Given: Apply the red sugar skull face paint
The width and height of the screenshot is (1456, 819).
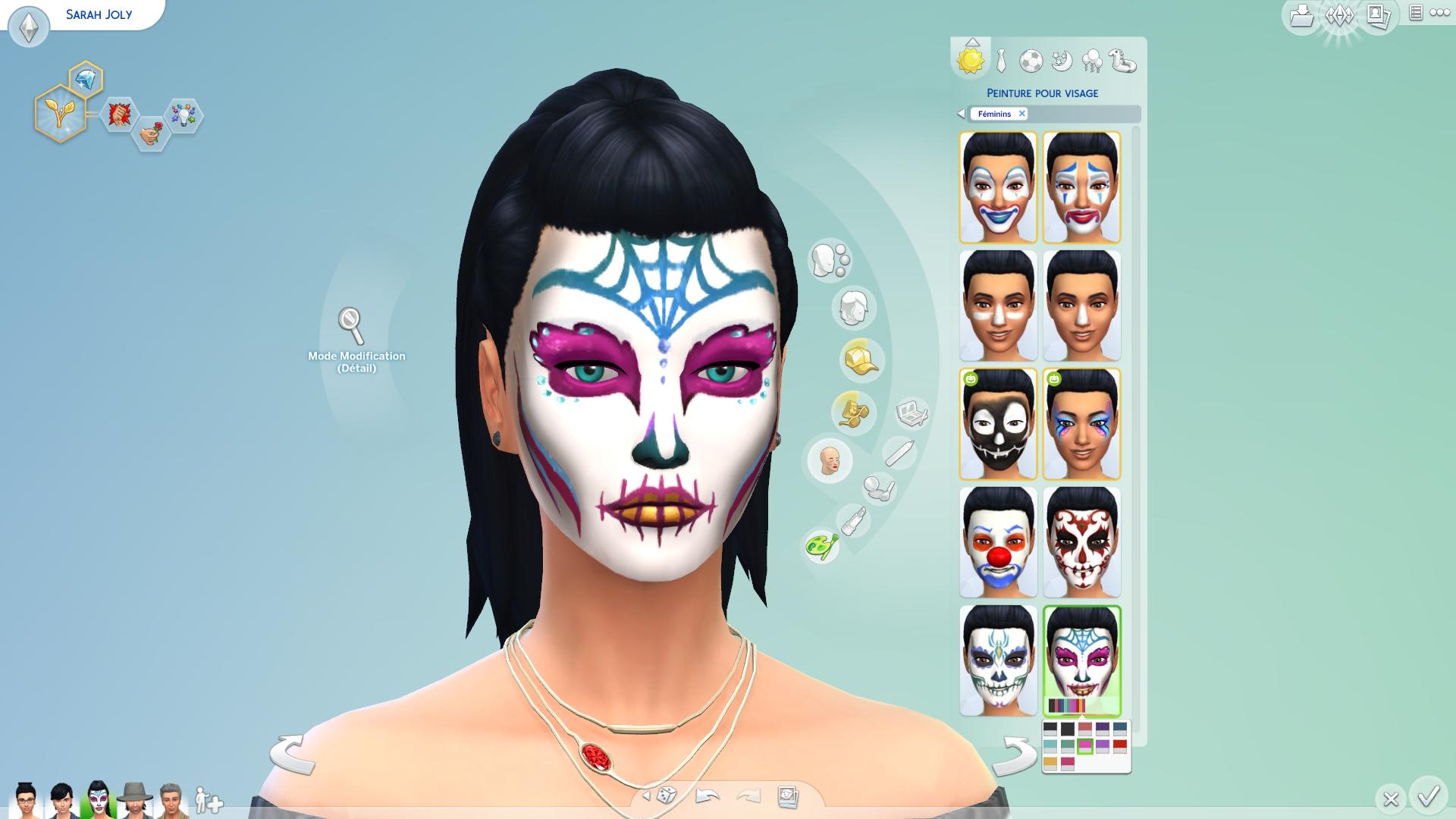Looking at the screenshot, I should pos(1081,541).
